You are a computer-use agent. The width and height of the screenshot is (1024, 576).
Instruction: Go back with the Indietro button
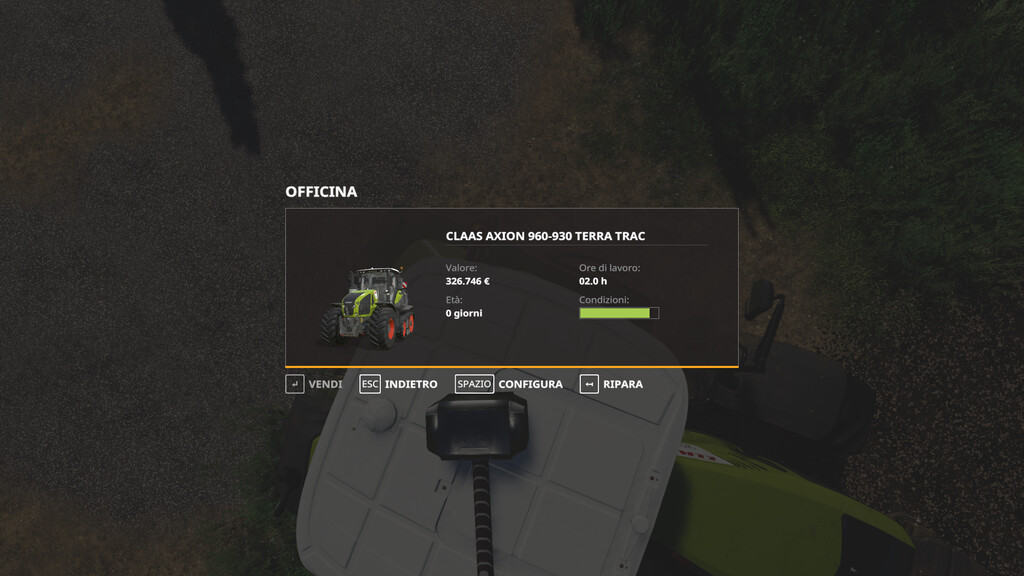[399, 384]
